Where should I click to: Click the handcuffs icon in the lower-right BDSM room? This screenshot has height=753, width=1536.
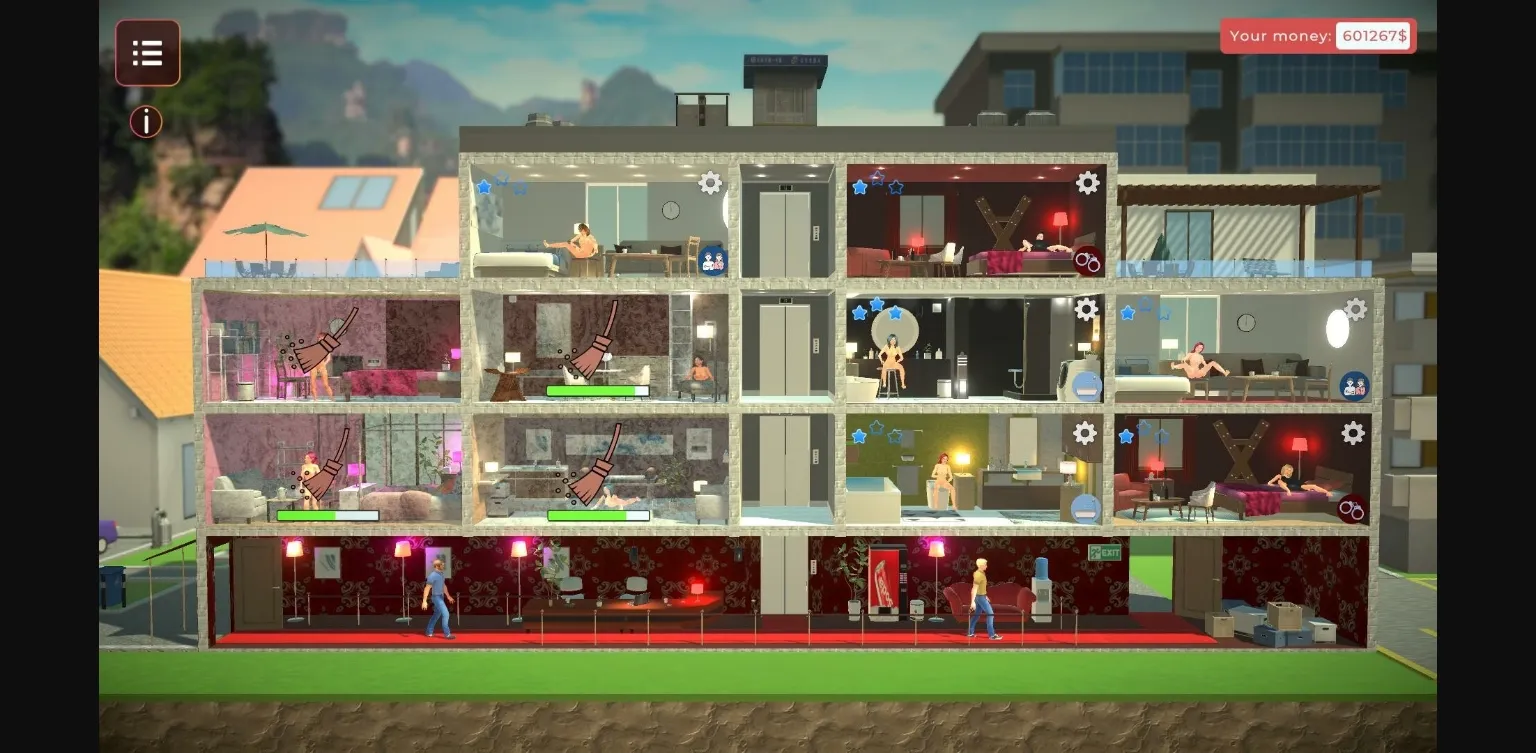point(1351,510)
